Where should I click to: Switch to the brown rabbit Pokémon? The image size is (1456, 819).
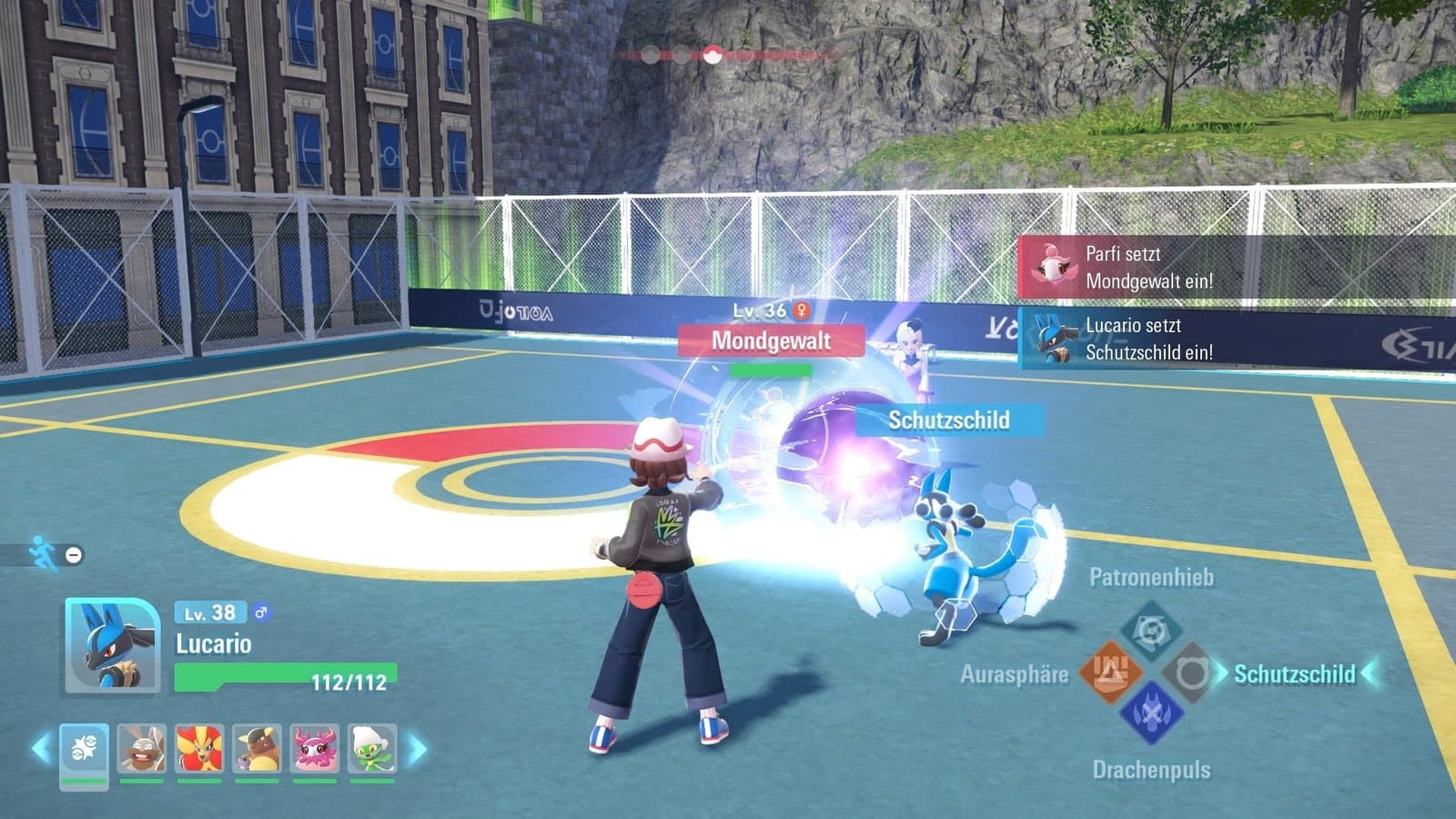(x=143, y=750)
